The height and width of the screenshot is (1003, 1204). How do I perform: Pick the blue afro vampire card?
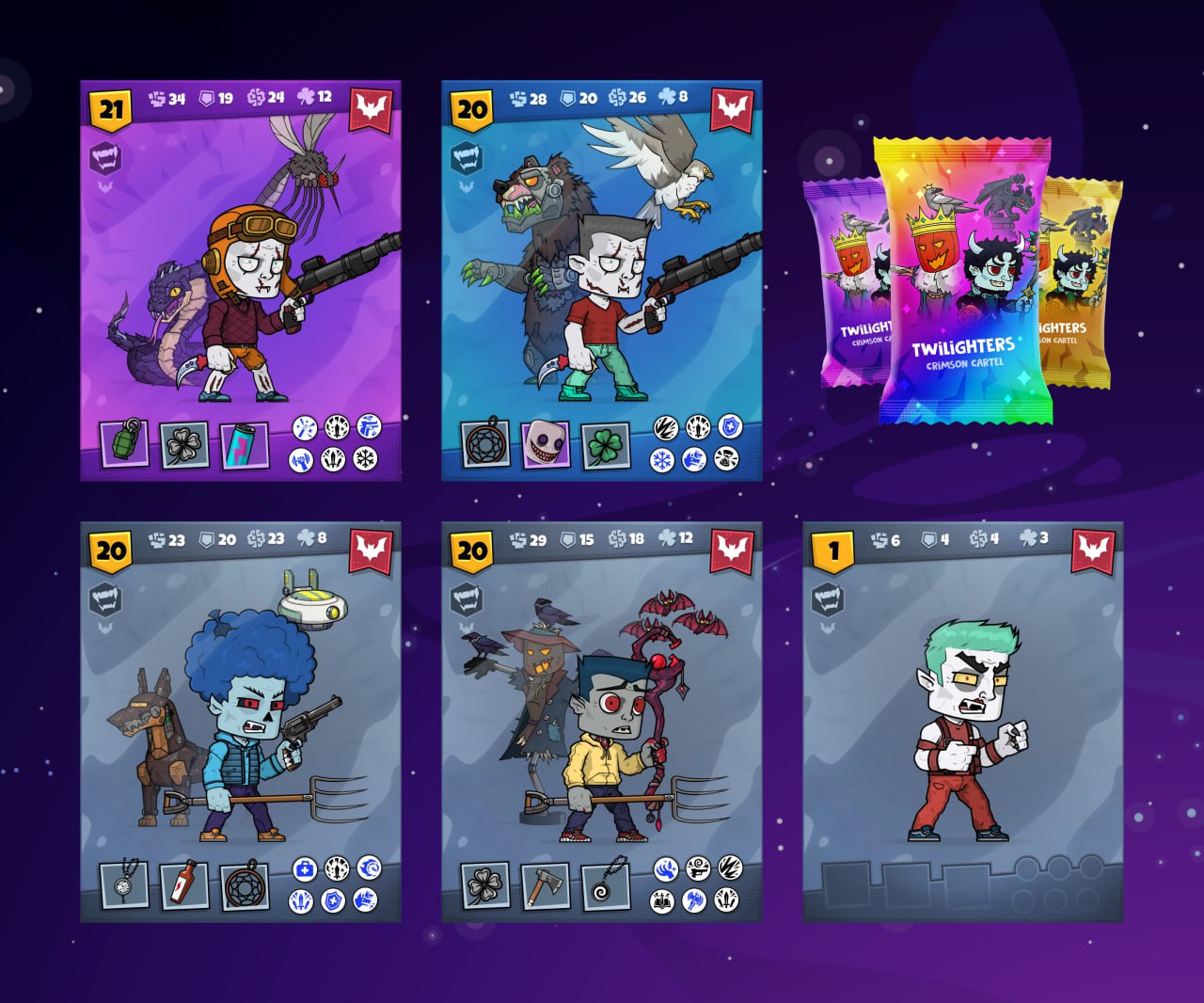click(x=241, y=722)
